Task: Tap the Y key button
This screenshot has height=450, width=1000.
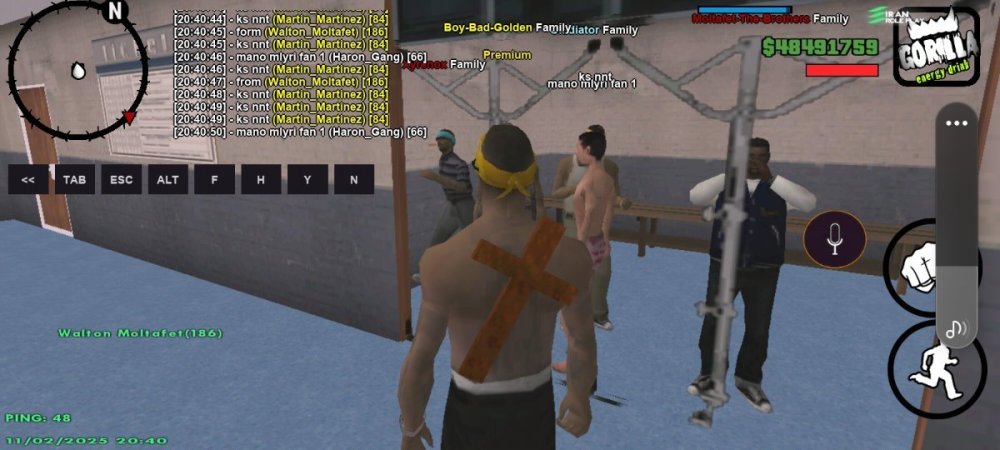Action: 307,180
